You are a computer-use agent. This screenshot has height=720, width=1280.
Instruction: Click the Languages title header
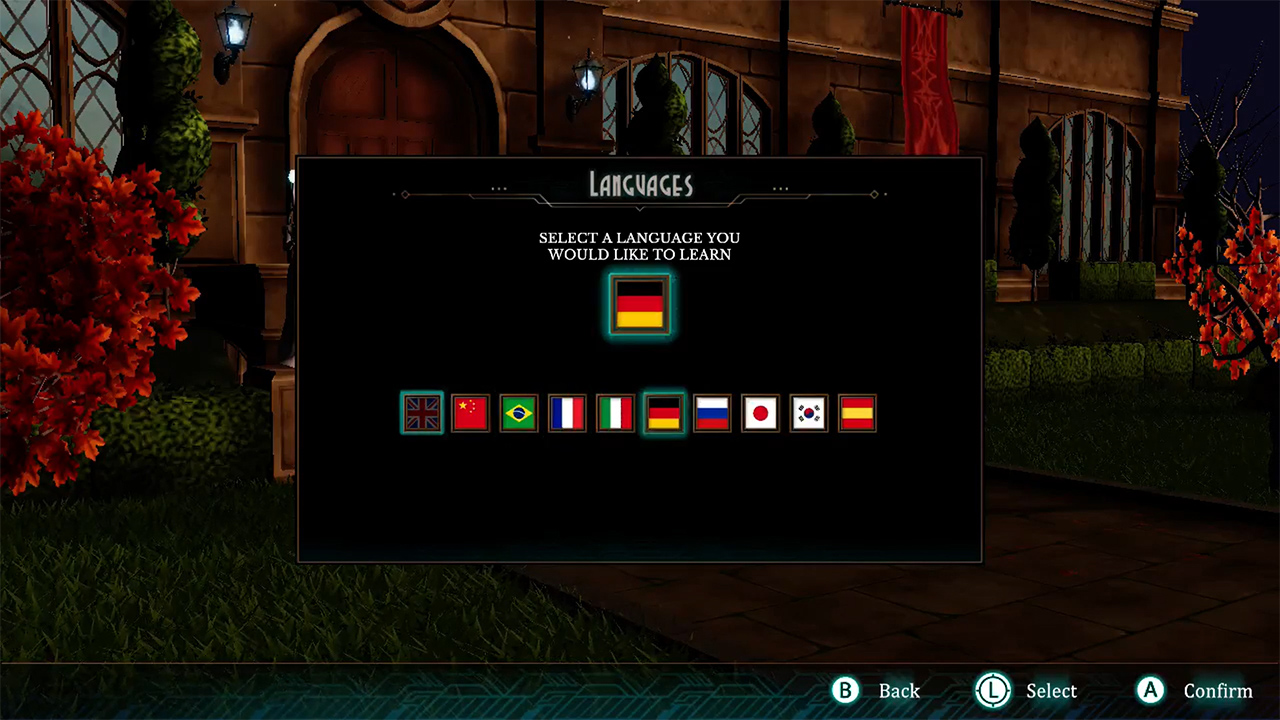tap(640, 183)
